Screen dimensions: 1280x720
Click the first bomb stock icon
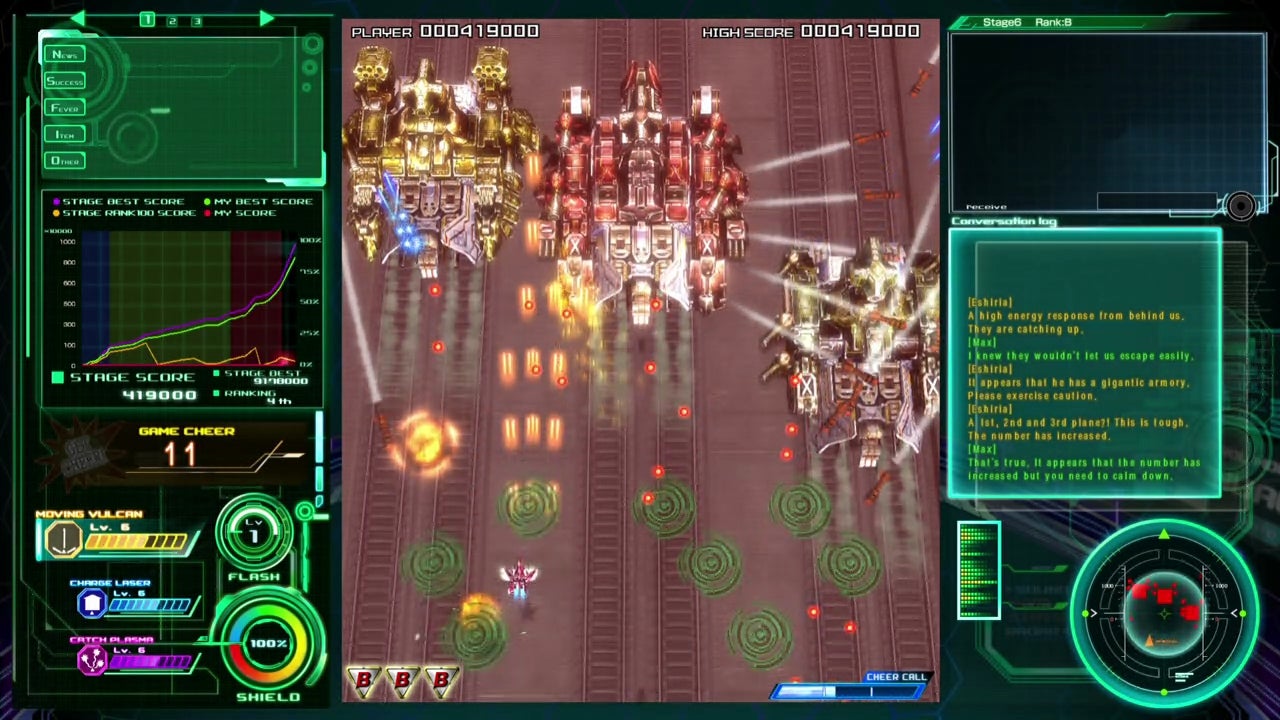point(364,681)
